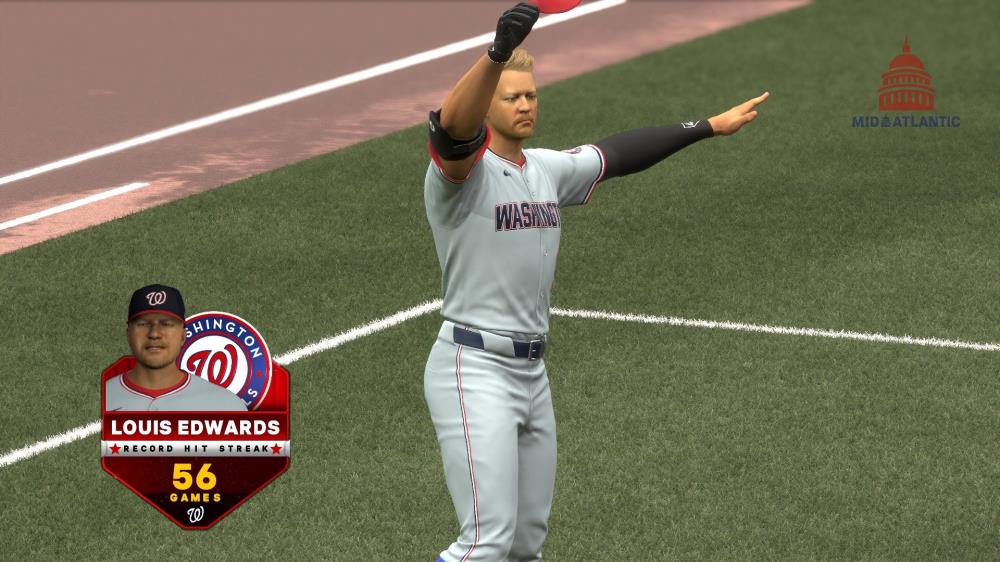Click the Louis Edwards player portrait
1000x562 pixels.
(x=156, y=345)
